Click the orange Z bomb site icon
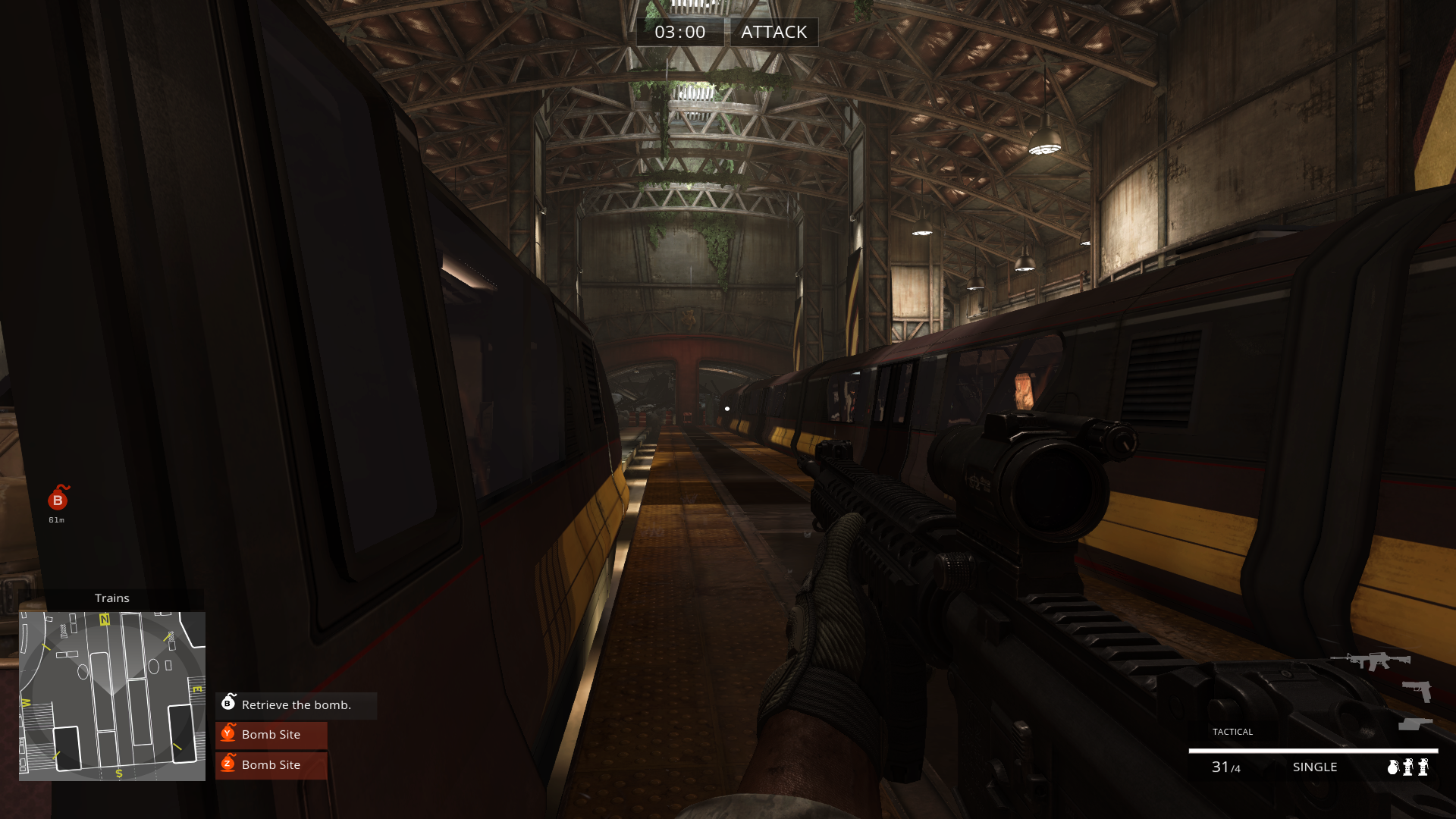 229,765
